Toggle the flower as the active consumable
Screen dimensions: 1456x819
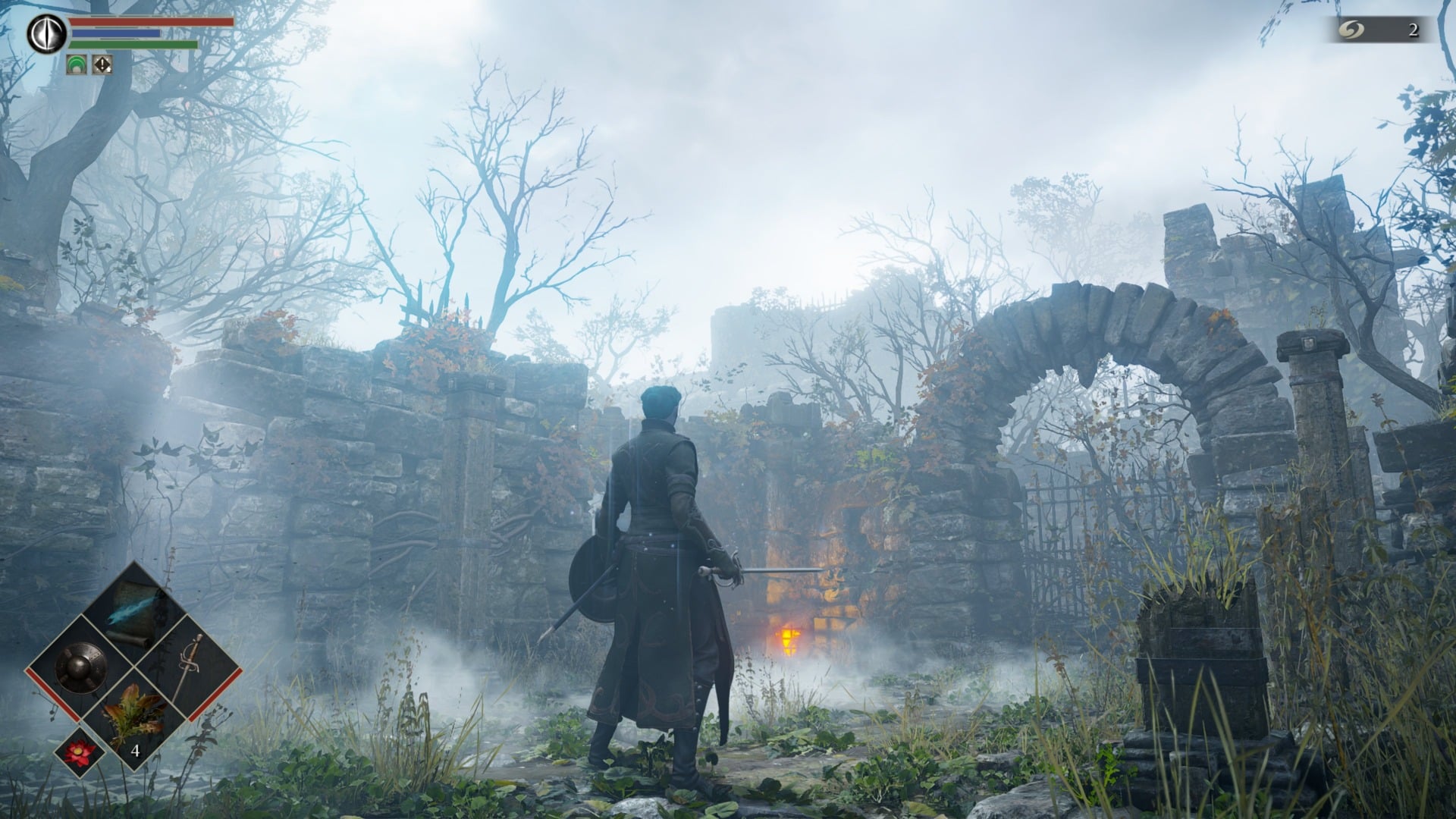click(77, 752)
